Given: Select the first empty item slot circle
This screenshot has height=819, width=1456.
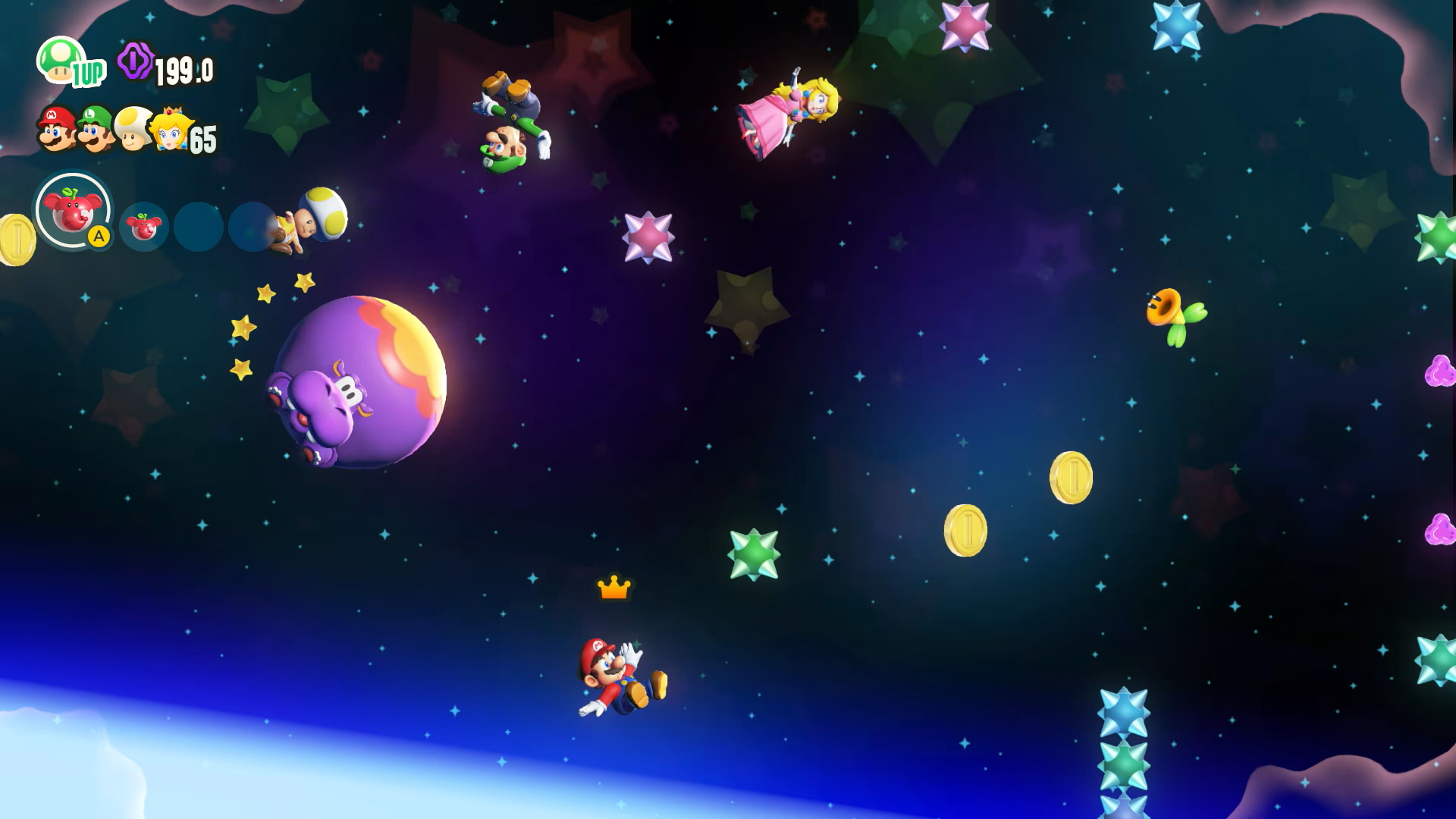Looking at the screenshot, I should click(x=200, y=227).
